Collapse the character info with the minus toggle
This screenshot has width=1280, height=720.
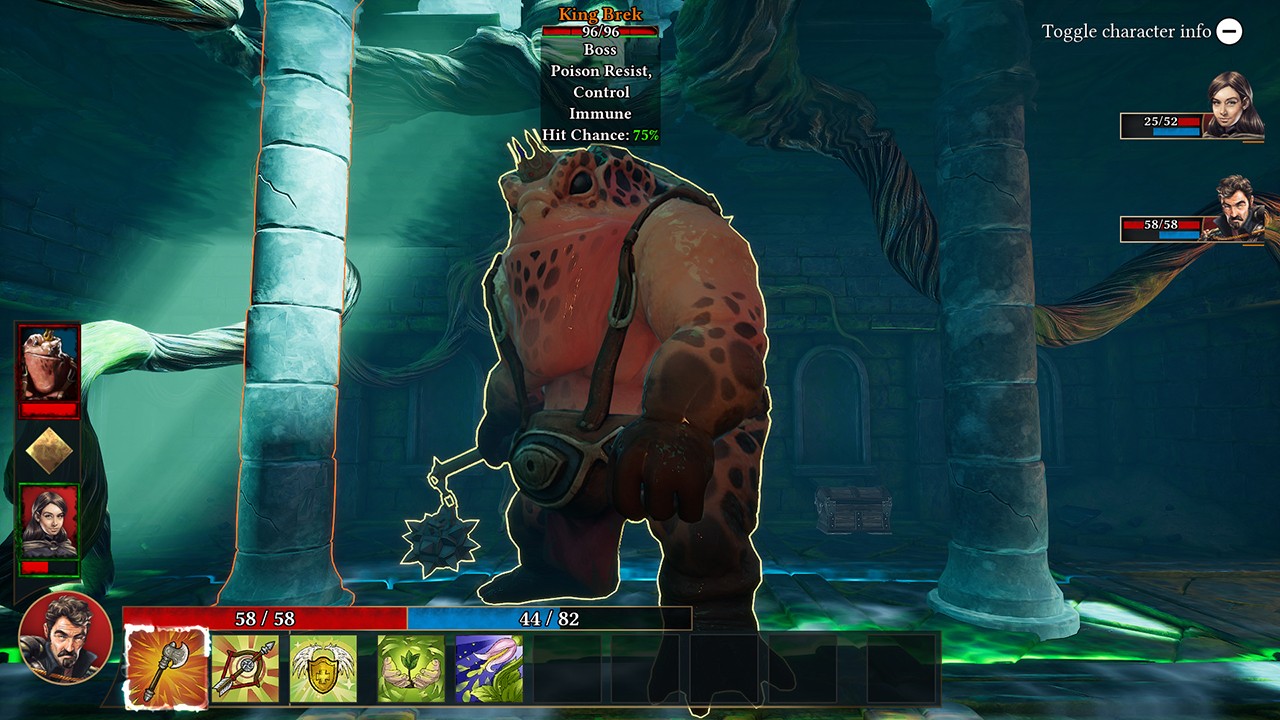[x=1228, y=31]
